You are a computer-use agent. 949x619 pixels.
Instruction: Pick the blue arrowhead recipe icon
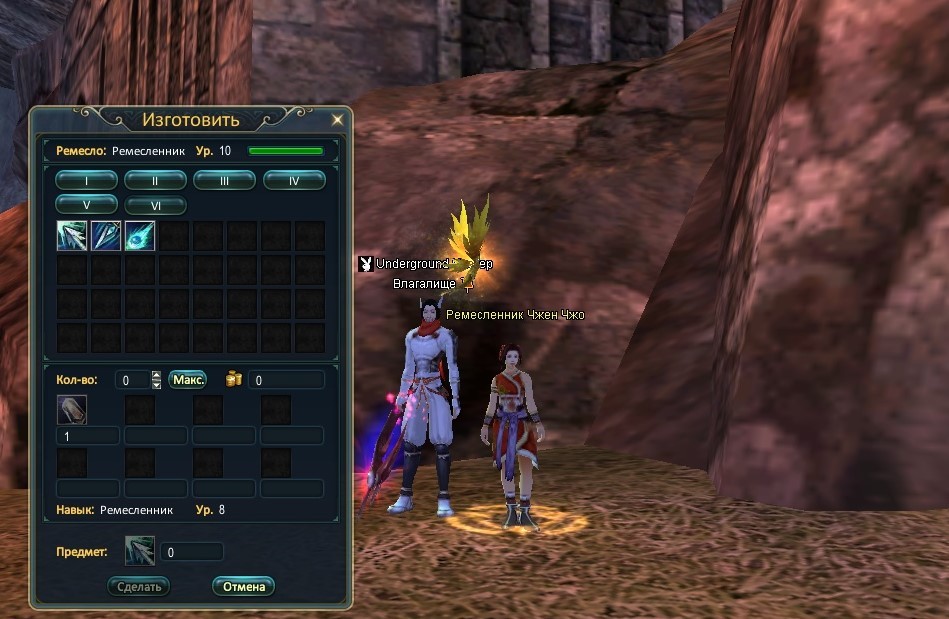click(x=106, y=236)
